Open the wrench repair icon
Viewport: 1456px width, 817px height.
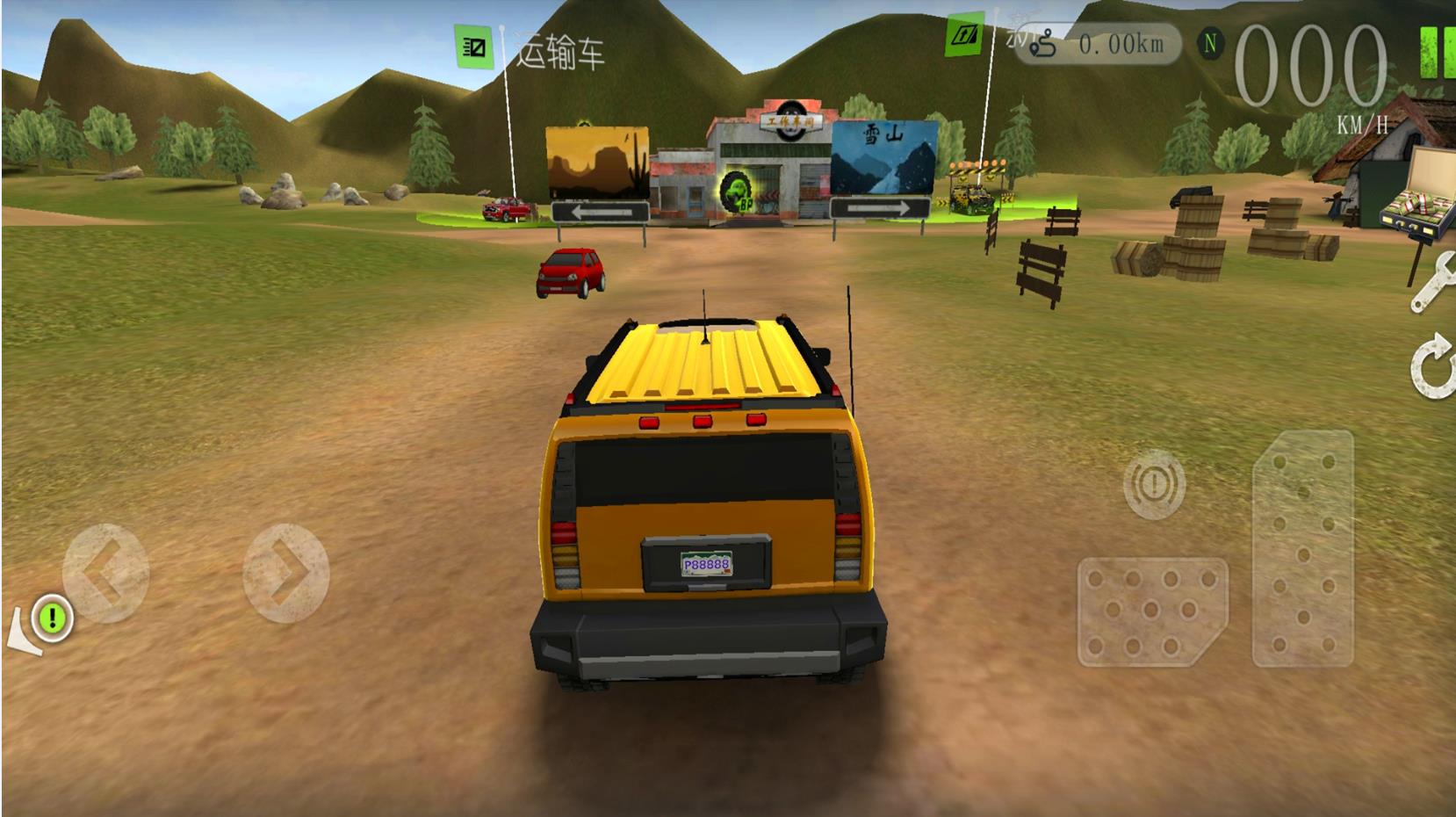click(1432, 281)
